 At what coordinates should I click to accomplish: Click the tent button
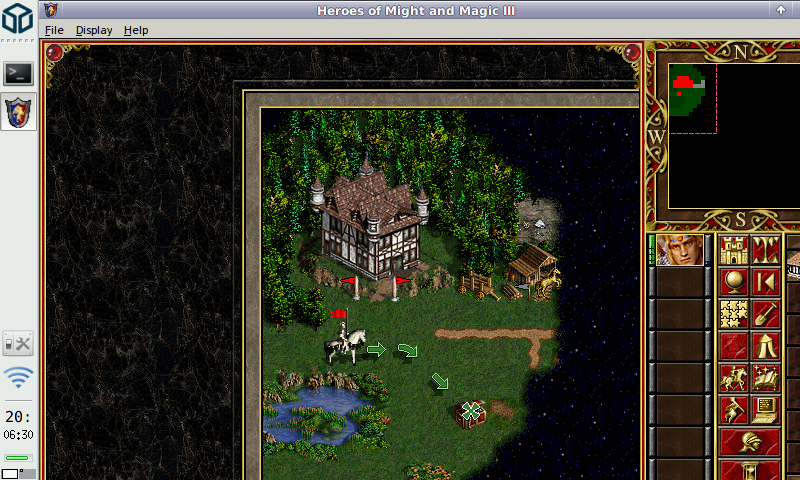click(767, 346)
